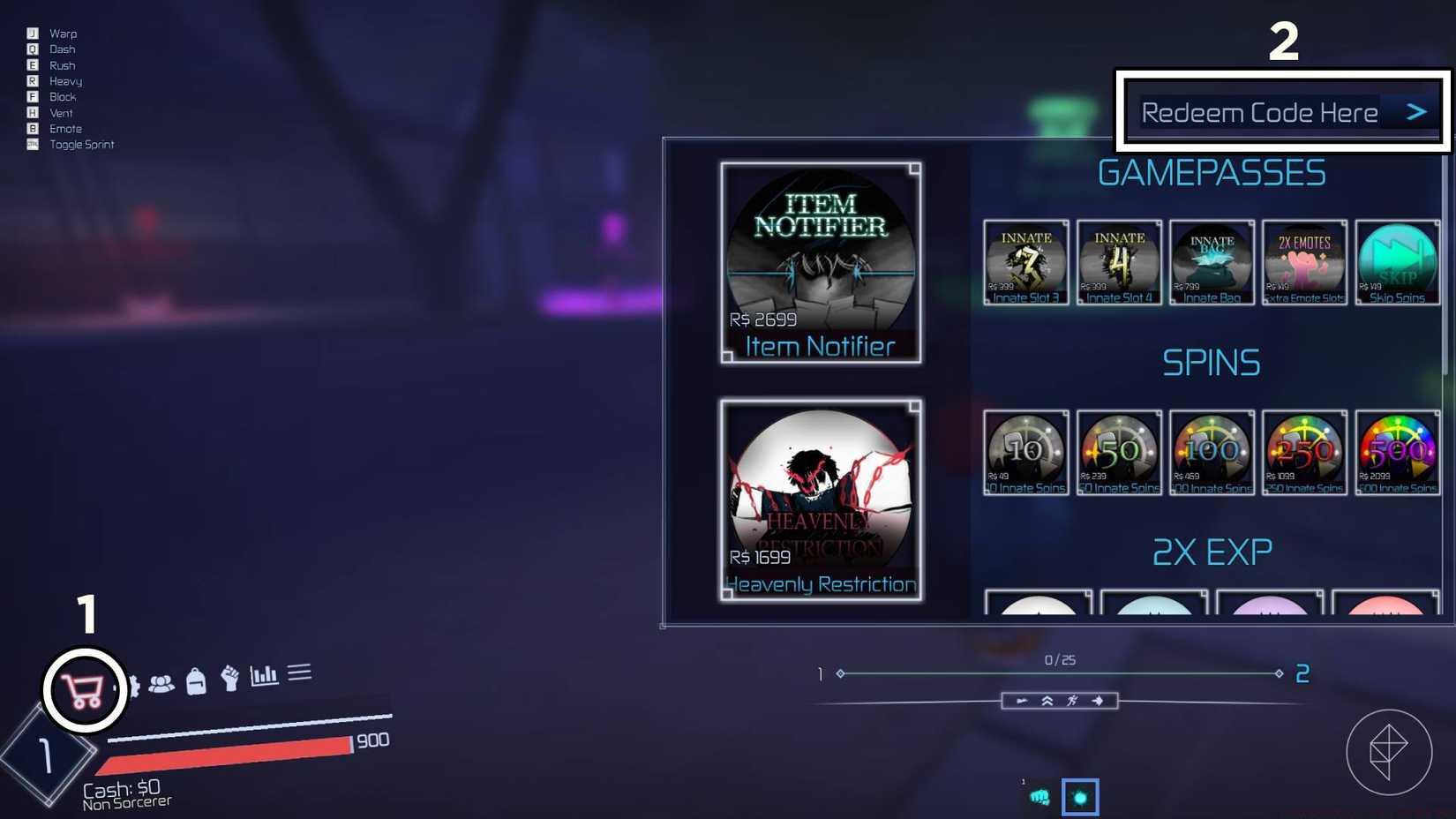This screenshot has width=1456, height=819.
Task: Click the double-chevron jump icon
Action: point(1047,701)
